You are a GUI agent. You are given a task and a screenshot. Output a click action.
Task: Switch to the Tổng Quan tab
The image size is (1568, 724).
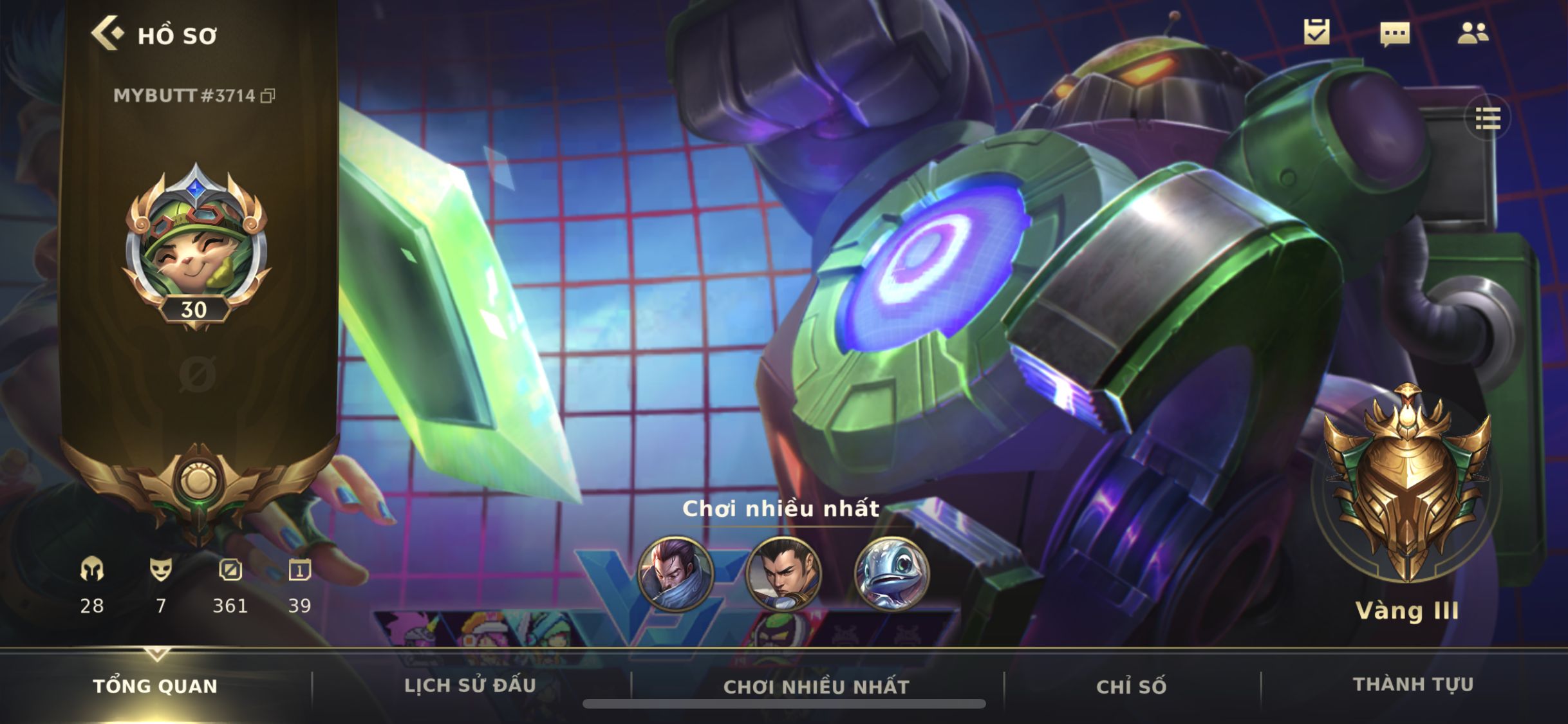click(155, 686)
